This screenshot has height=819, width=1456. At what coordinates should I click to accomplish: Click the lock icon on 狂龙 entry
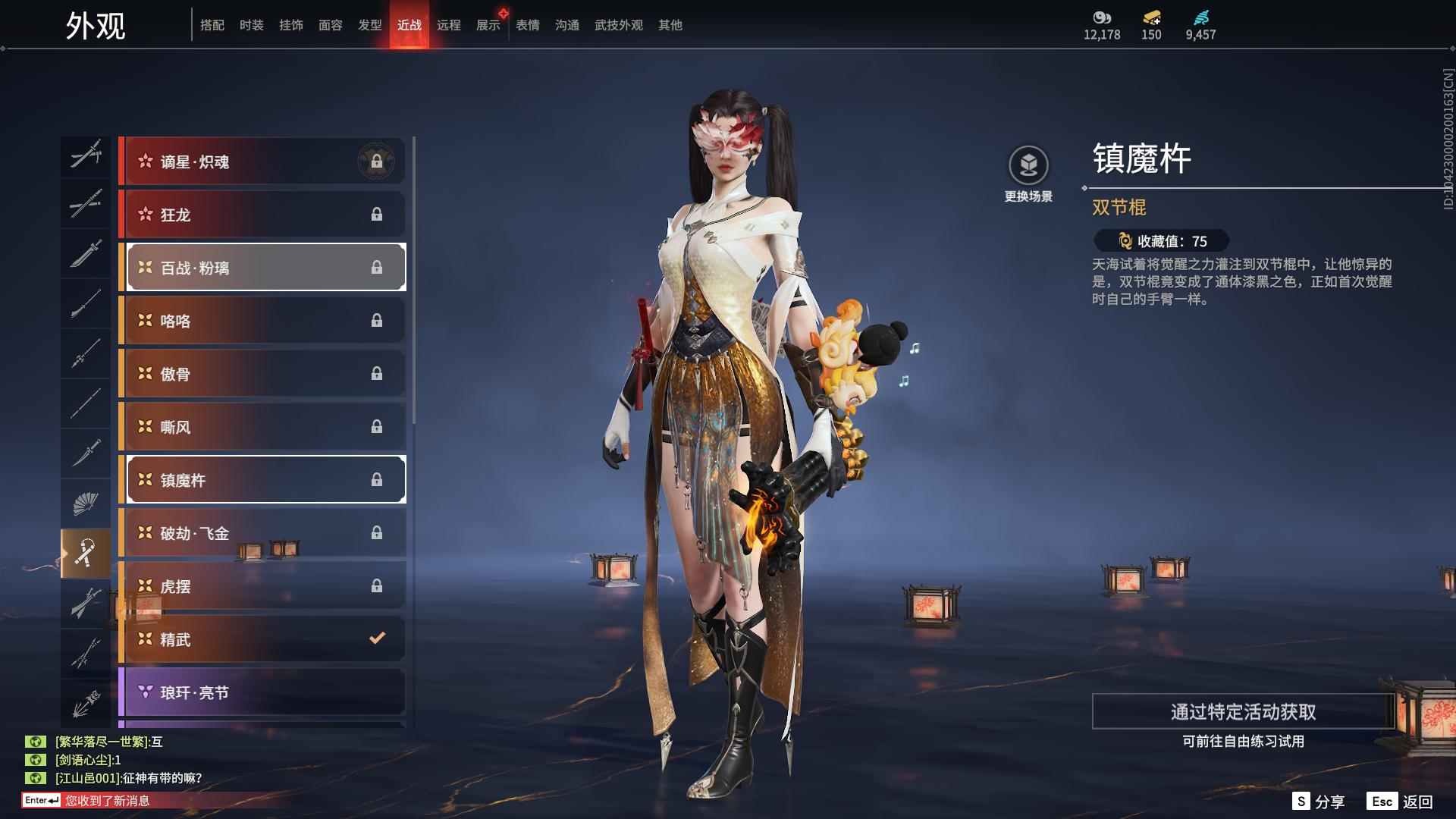point(378,215)
